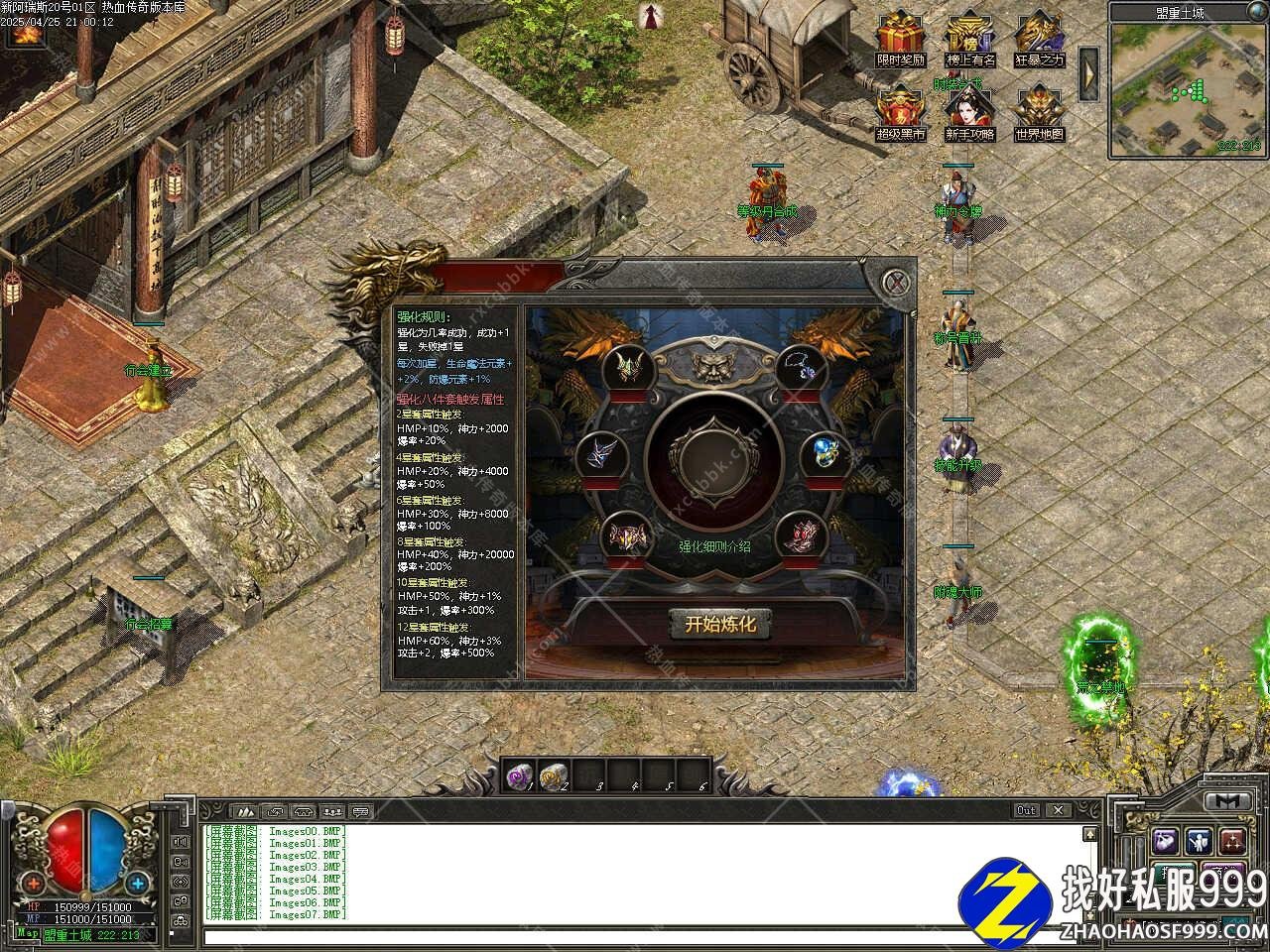Open the warrior character icon
The height and width of the screenshot is (952, 1270).
pyautogui.click(x=1199, y=842)
